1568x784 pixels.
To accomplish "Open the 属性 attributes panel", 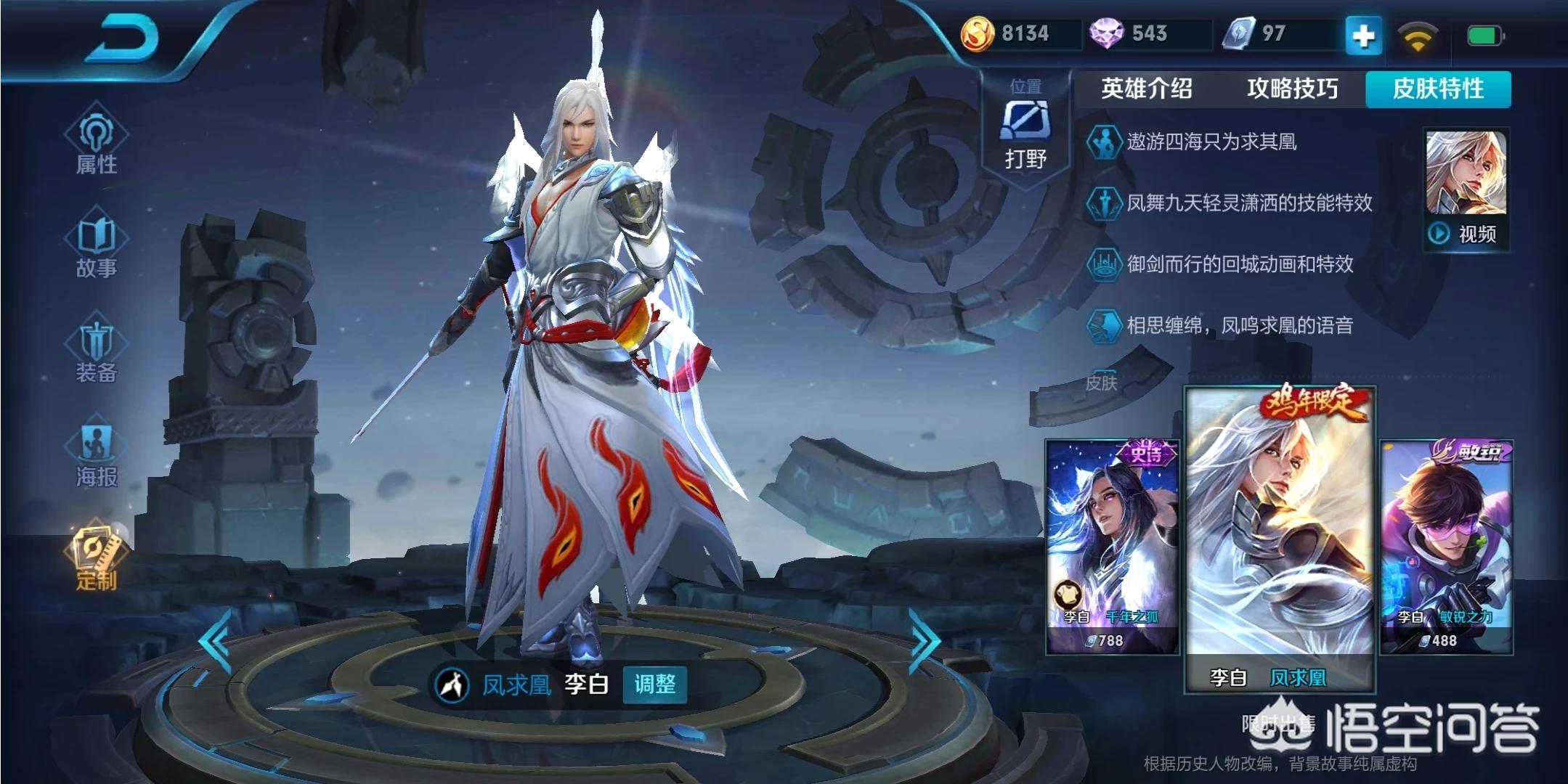I will tap(96, 143).
